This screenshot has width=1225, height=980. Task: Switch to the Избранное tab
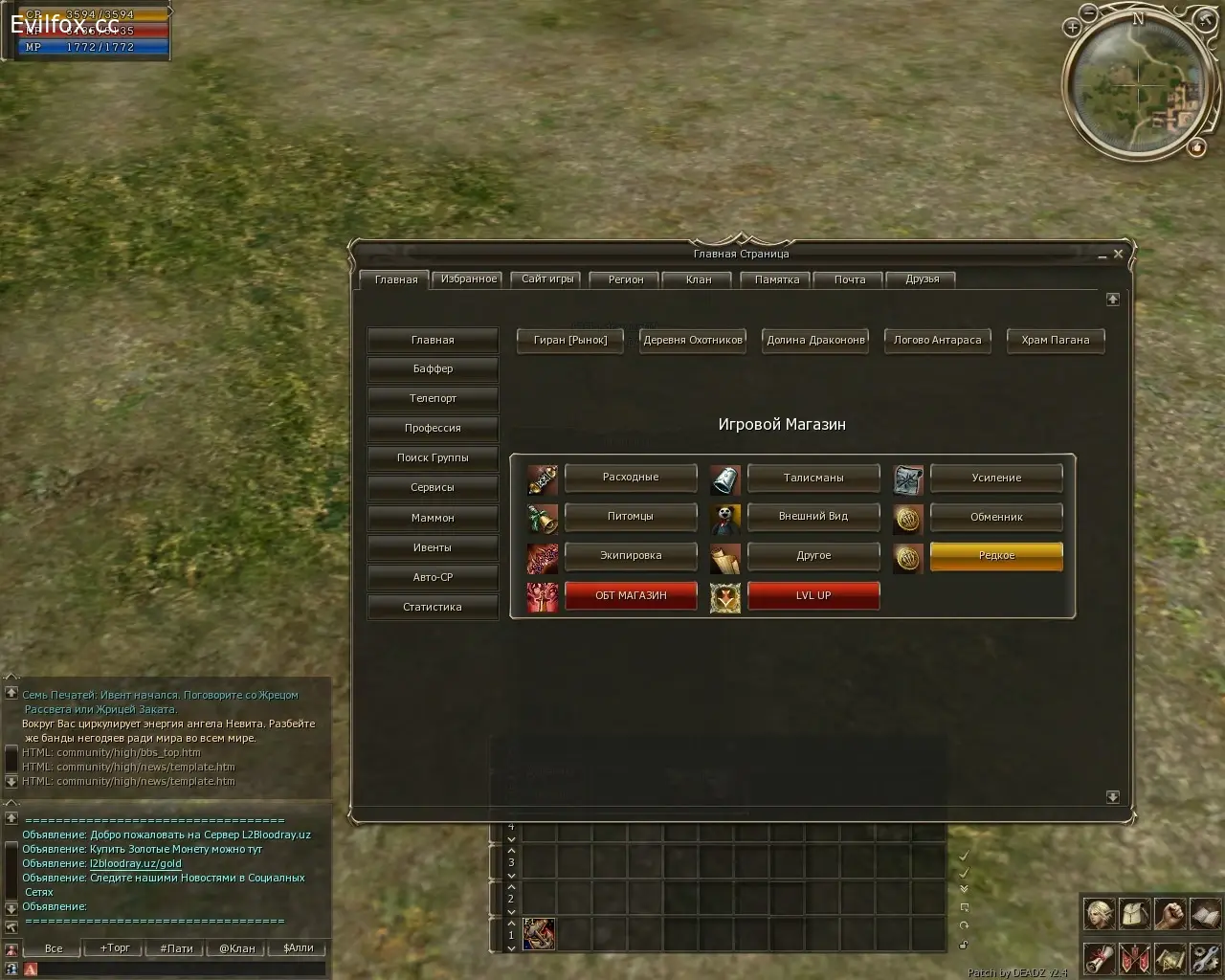pyautogui.click(x=467, y=278)
